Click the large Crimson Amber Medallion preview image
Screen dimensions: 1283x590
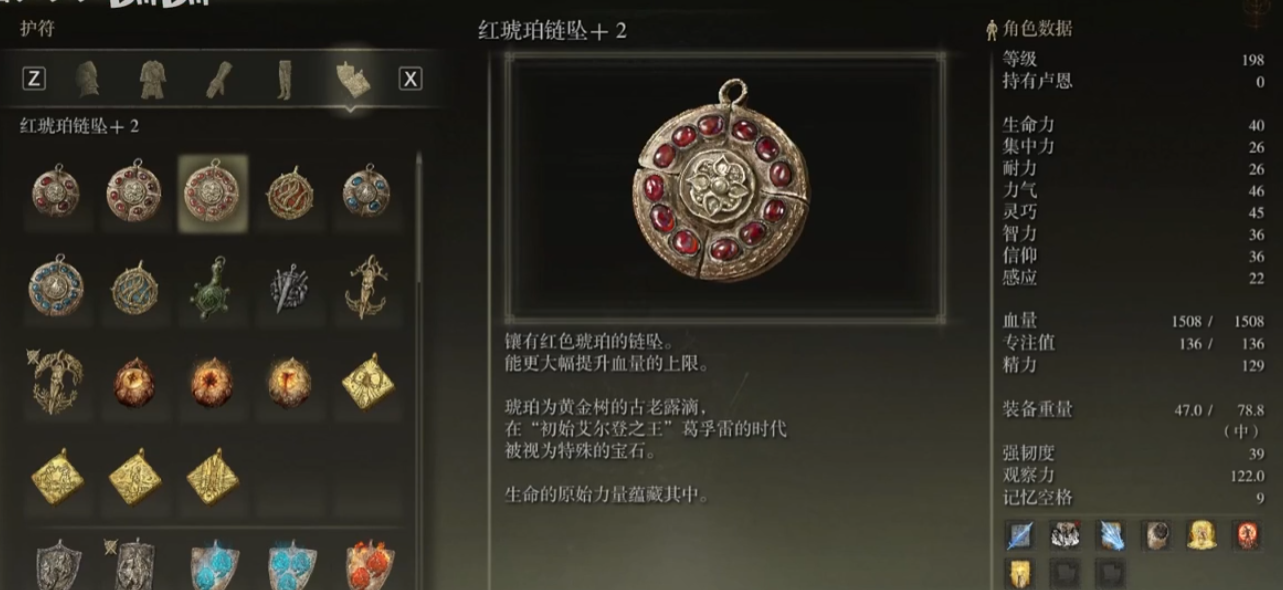pos(725,188)
